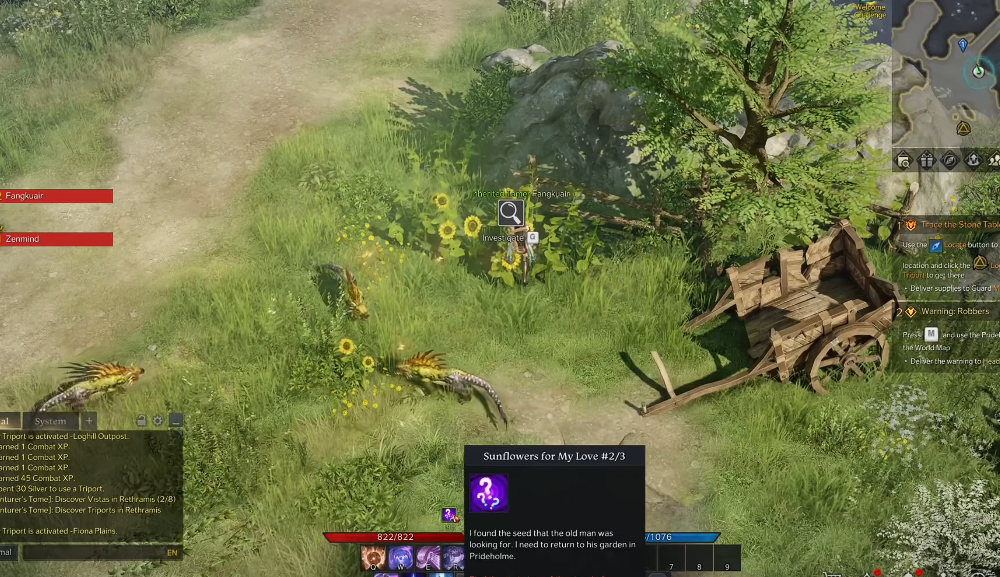Activate the E skill icon
The image size is (1000, 577).
(x=428, y=558)
